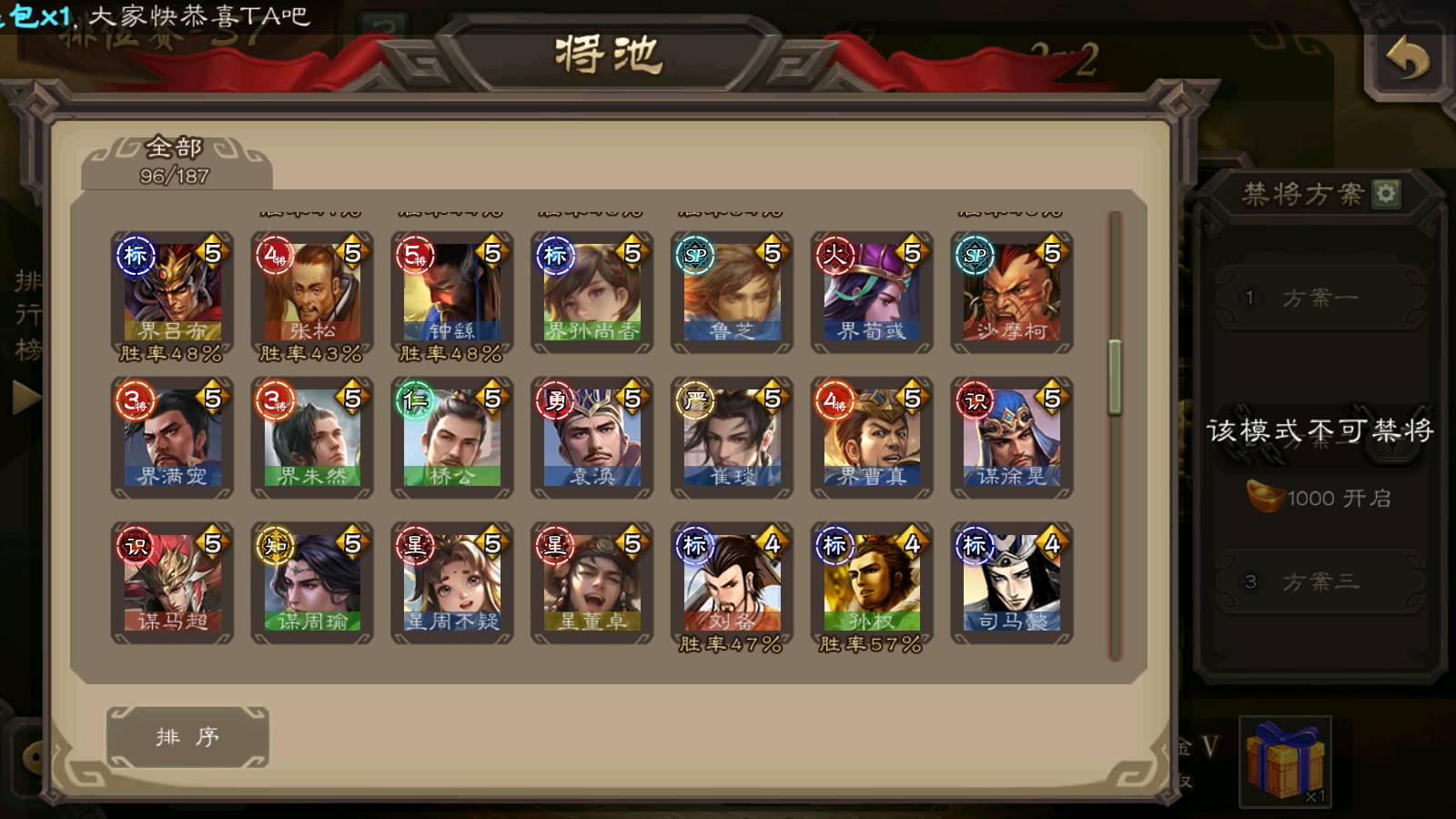
Task: Go back with the return arrow
Action: 1407,60
